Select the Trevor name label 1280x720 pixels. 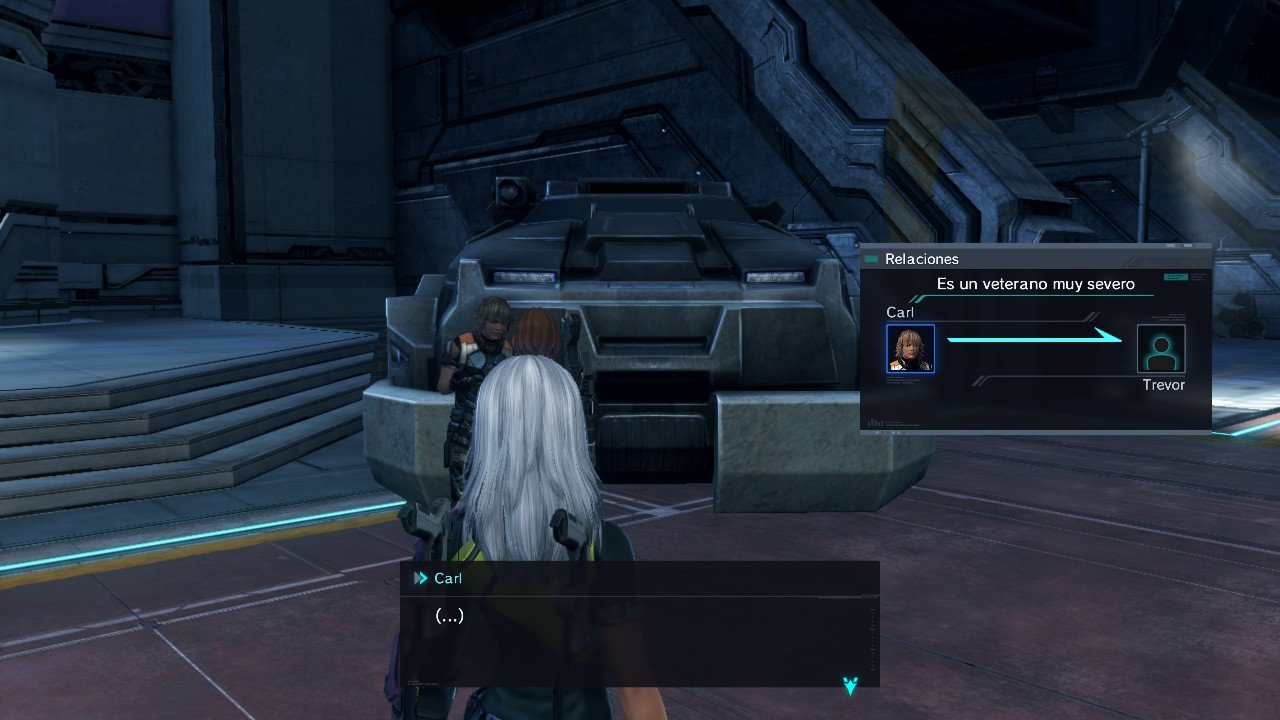(x=1164, y=384)
